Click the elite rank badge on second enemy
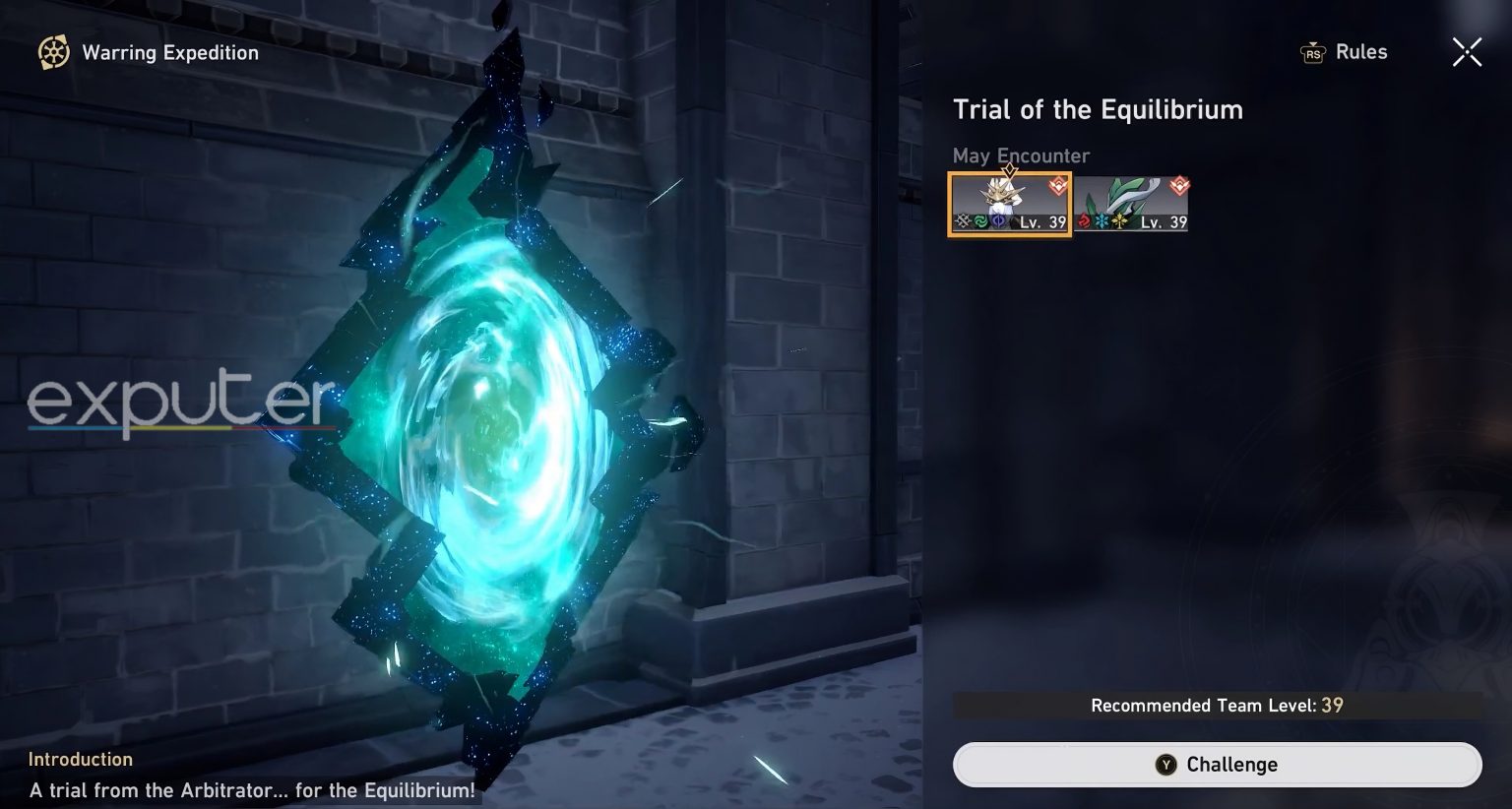The width and height of the screenshot is (1512, 809). click(x=1179, y=185)
